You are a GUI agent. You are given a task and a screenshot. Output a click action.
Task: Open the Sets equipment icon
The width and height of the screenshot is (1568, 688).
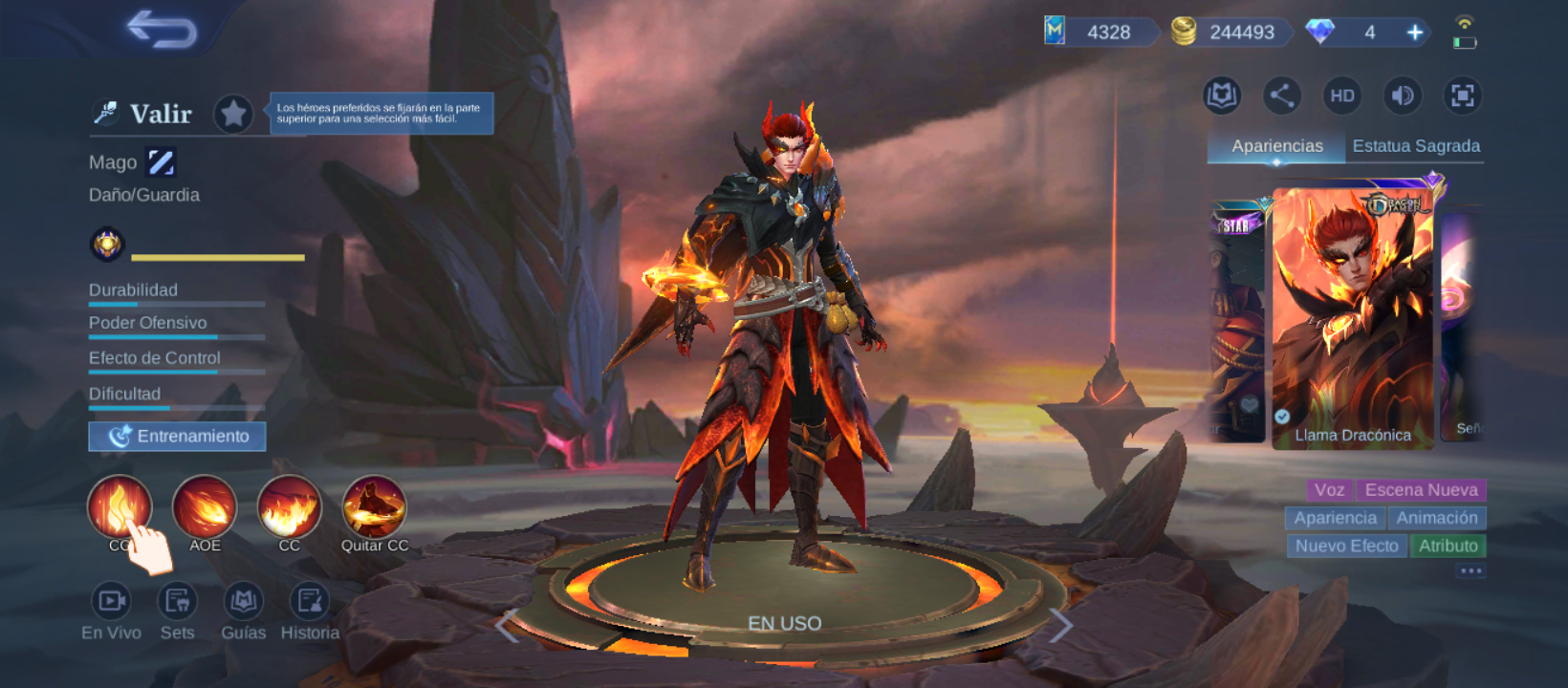(178, 602)
